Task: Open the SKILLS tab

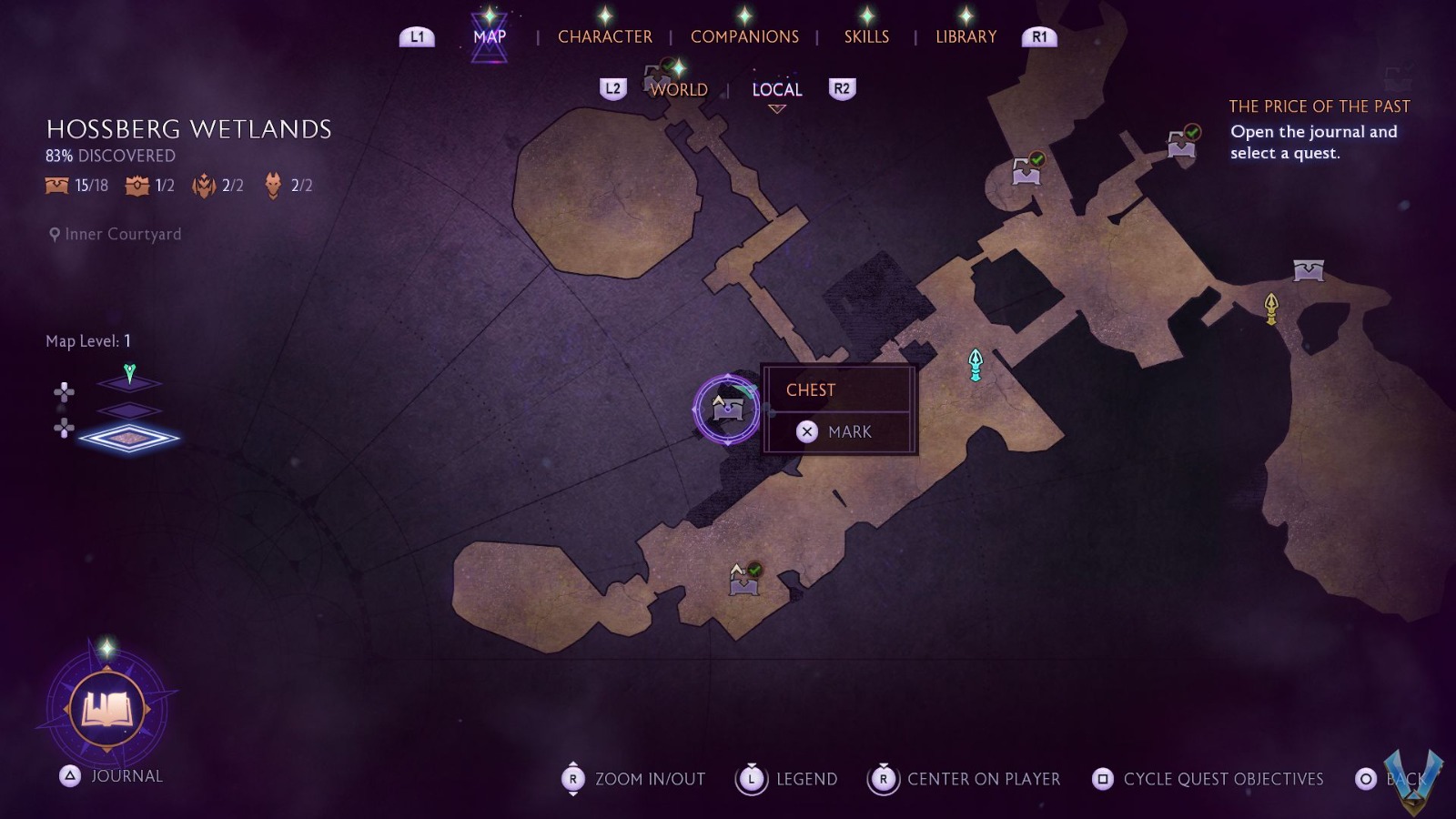Action: (x=865, y=36)
